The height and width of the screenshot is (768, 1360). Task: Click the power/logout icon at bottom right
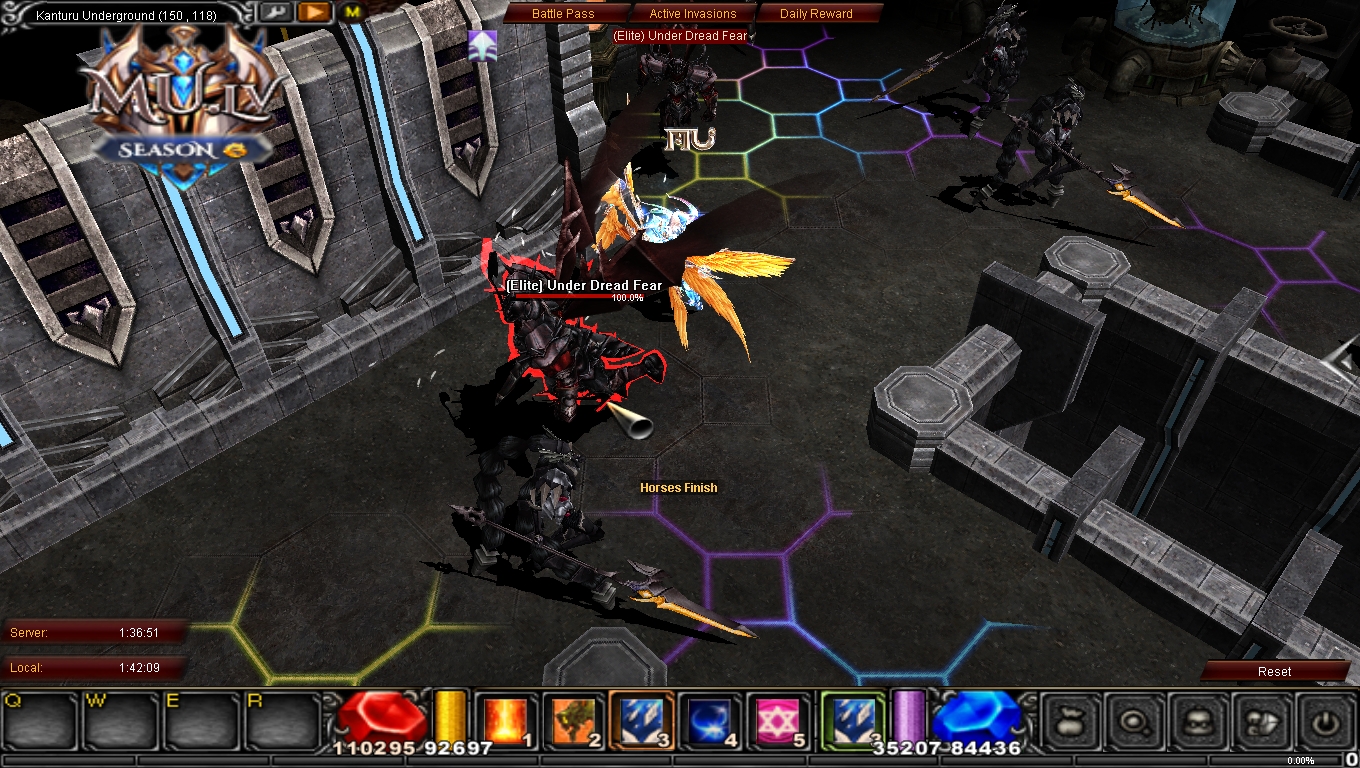click(1323, 722)
